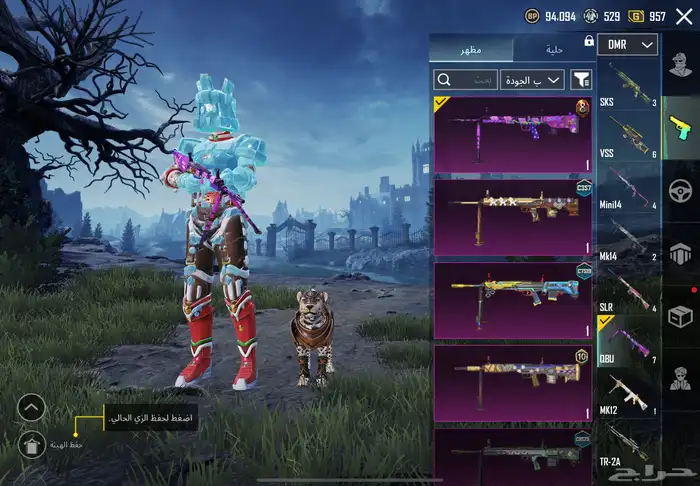This screenshot has width=700, height=486.
Task: Select the SKS weapon entry
Action: 628,87
